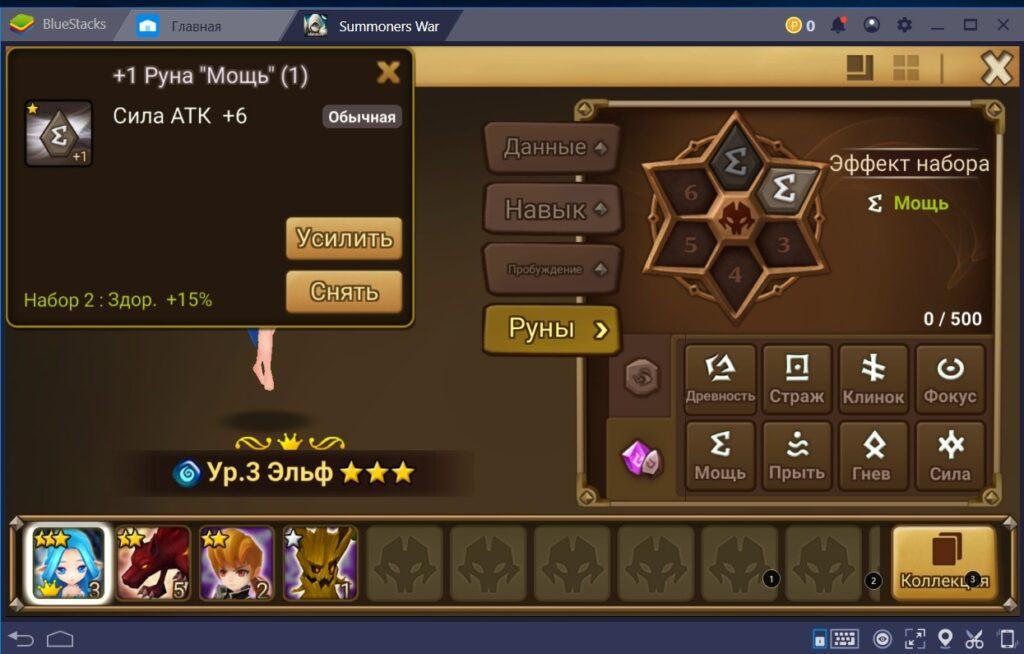The image size is (1024, 654).
Task: Open the Коллекция monster collection
Action: (944, 562)
